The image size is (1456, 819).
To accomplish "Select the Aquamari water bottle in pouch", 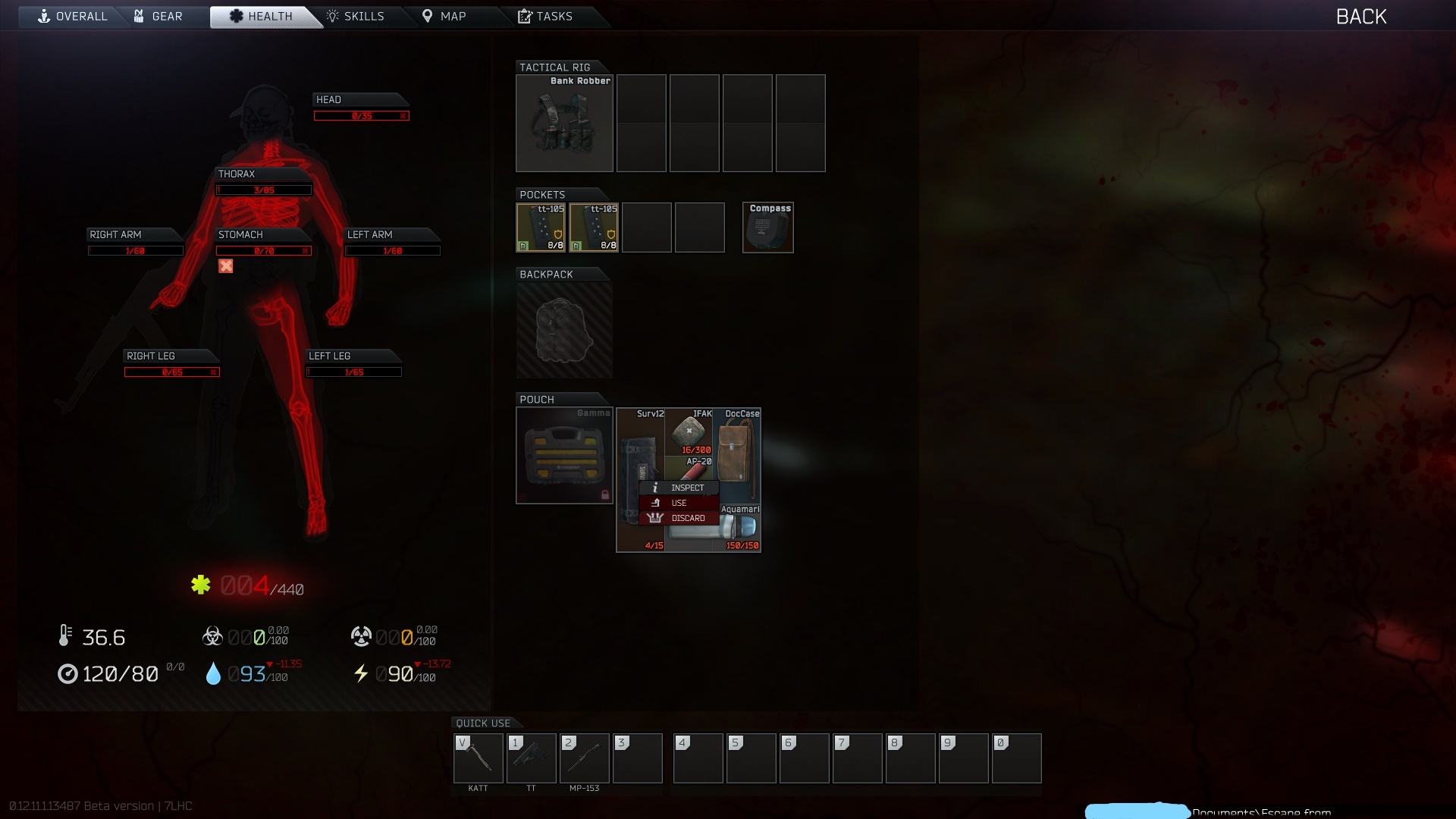I will pyautogui.click(x=739, y=527).
